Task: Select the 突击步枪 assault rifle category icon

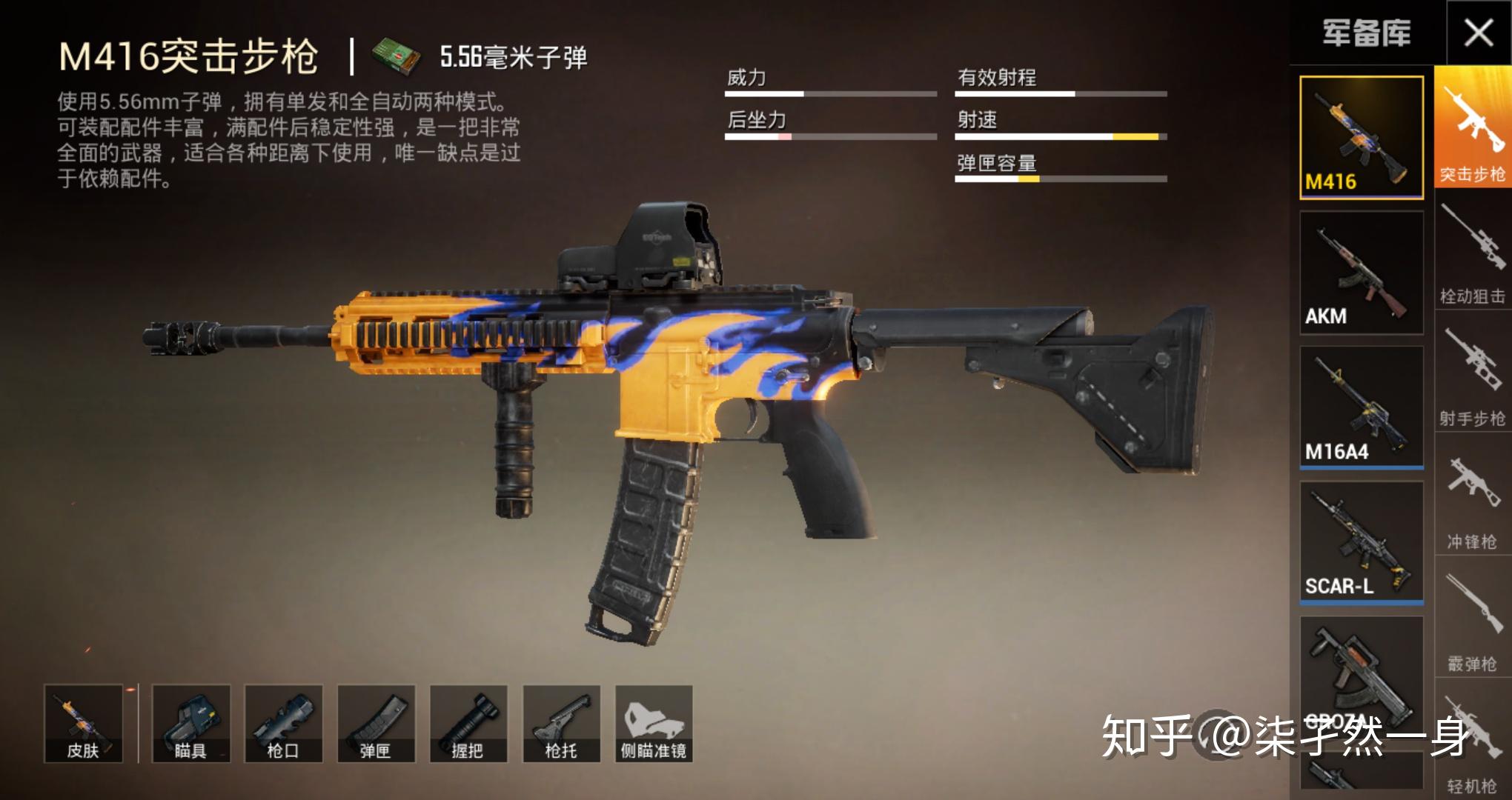Action: coord(1473,126)
